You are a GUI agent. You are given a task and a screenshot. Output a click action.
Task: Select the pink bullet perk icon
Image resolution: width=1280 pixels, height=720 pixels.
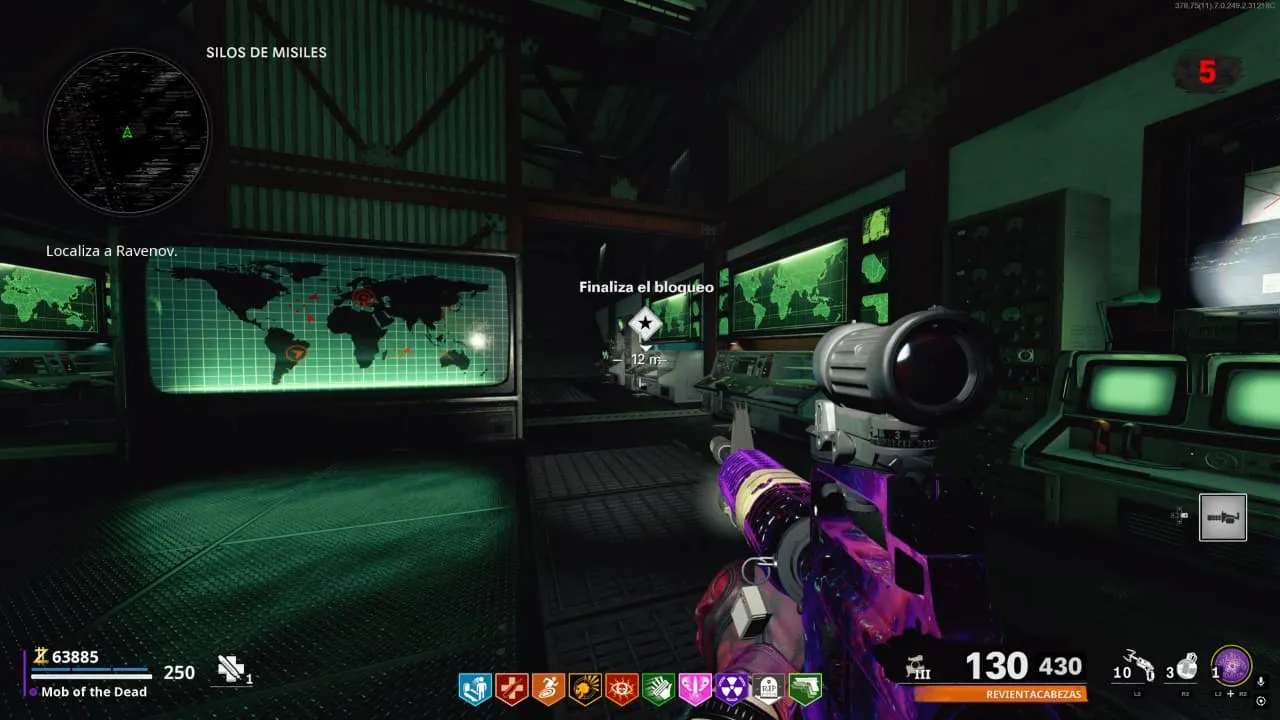point(695,688)
